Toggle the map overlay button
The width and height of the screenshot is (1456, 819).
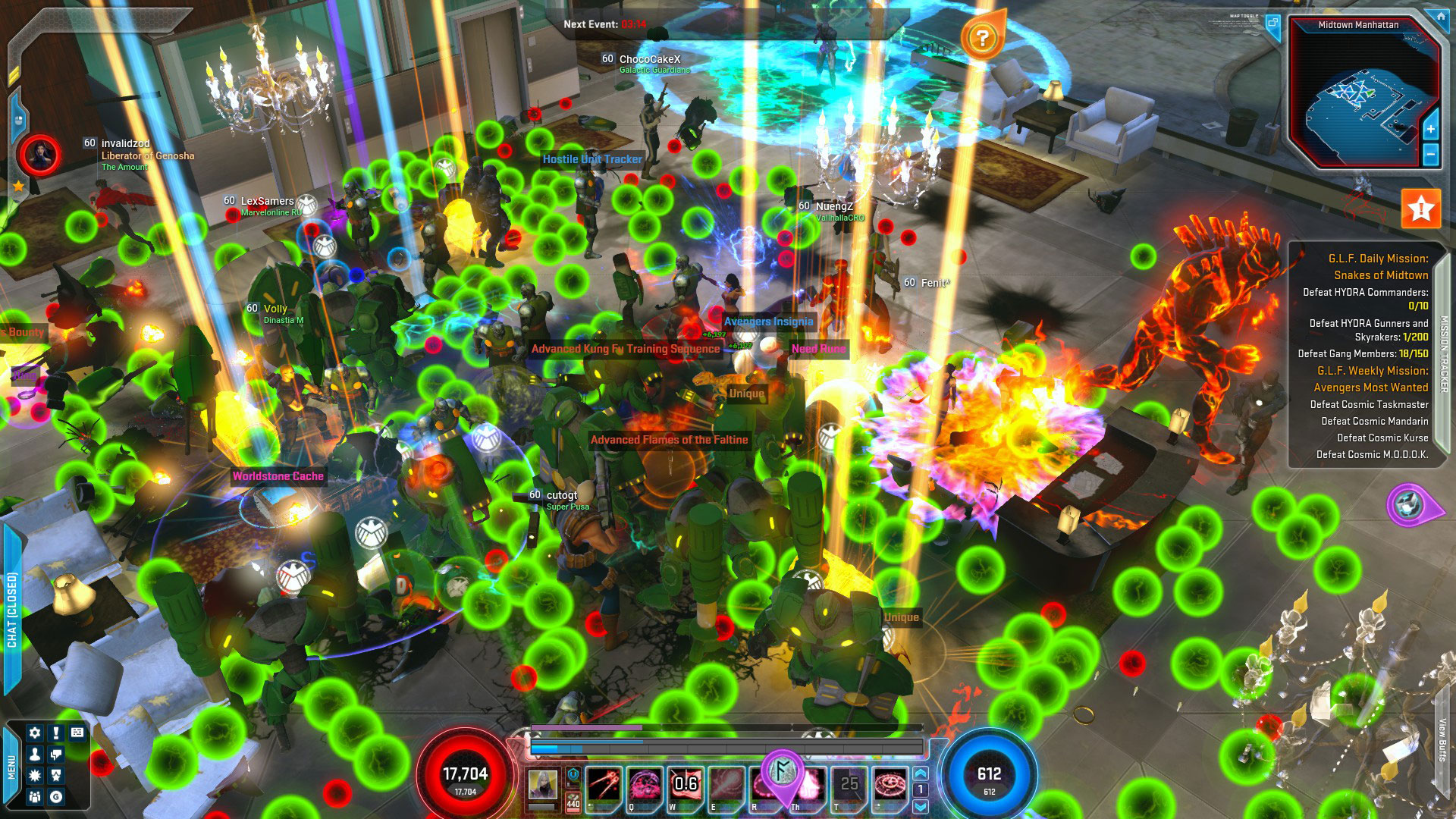1273,24
